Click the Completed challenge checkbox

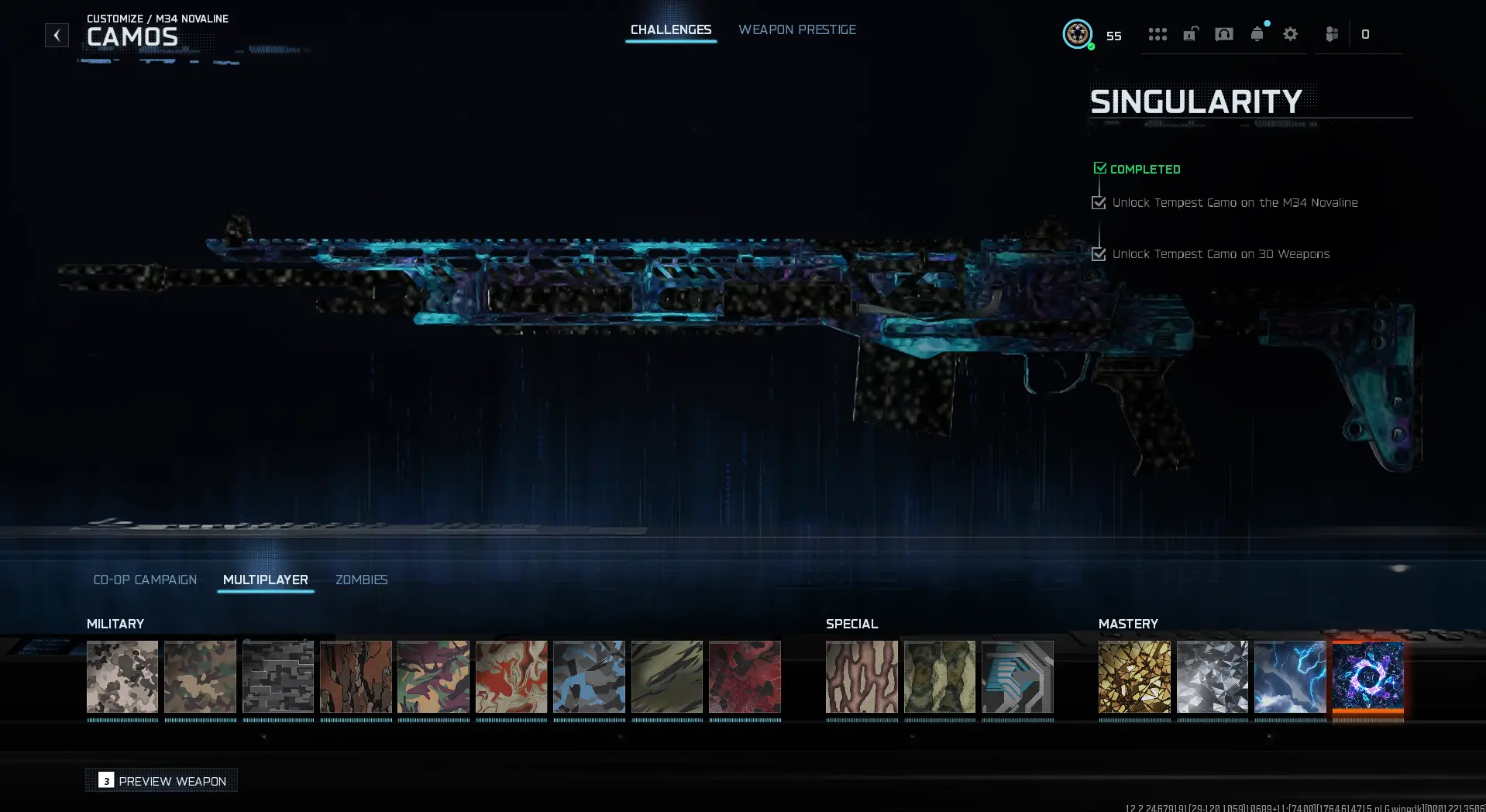coord(1100,167)
